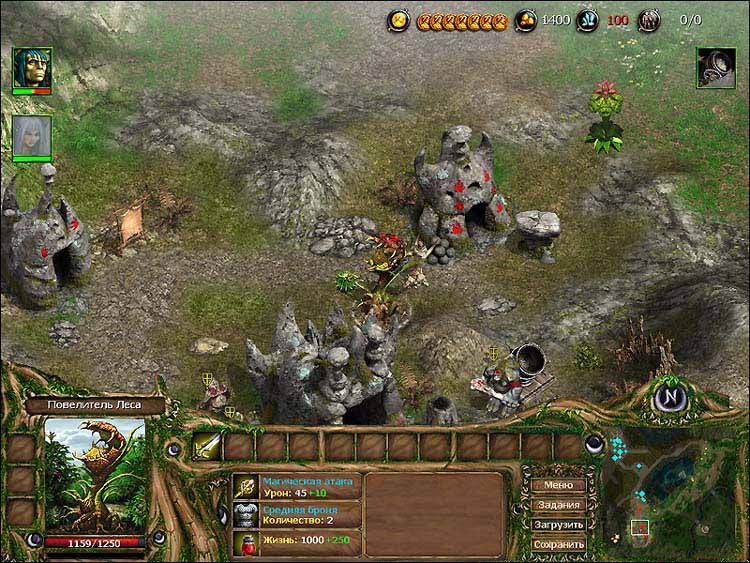Select the Магическая атака attack icon
The width and height of the screenshot is (750, 563).
click(247, 486)
